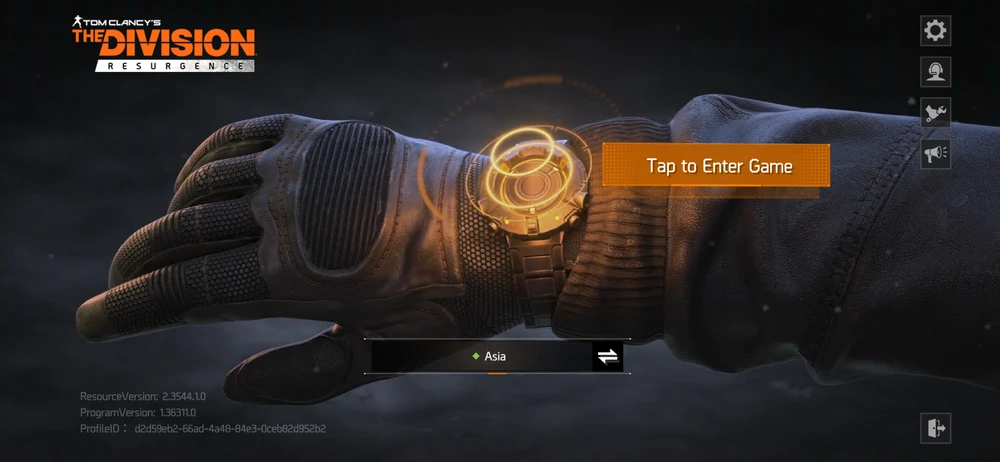Show announcements with the megaphone icon
Screen dimensions: 1000x462
point(935,154)
